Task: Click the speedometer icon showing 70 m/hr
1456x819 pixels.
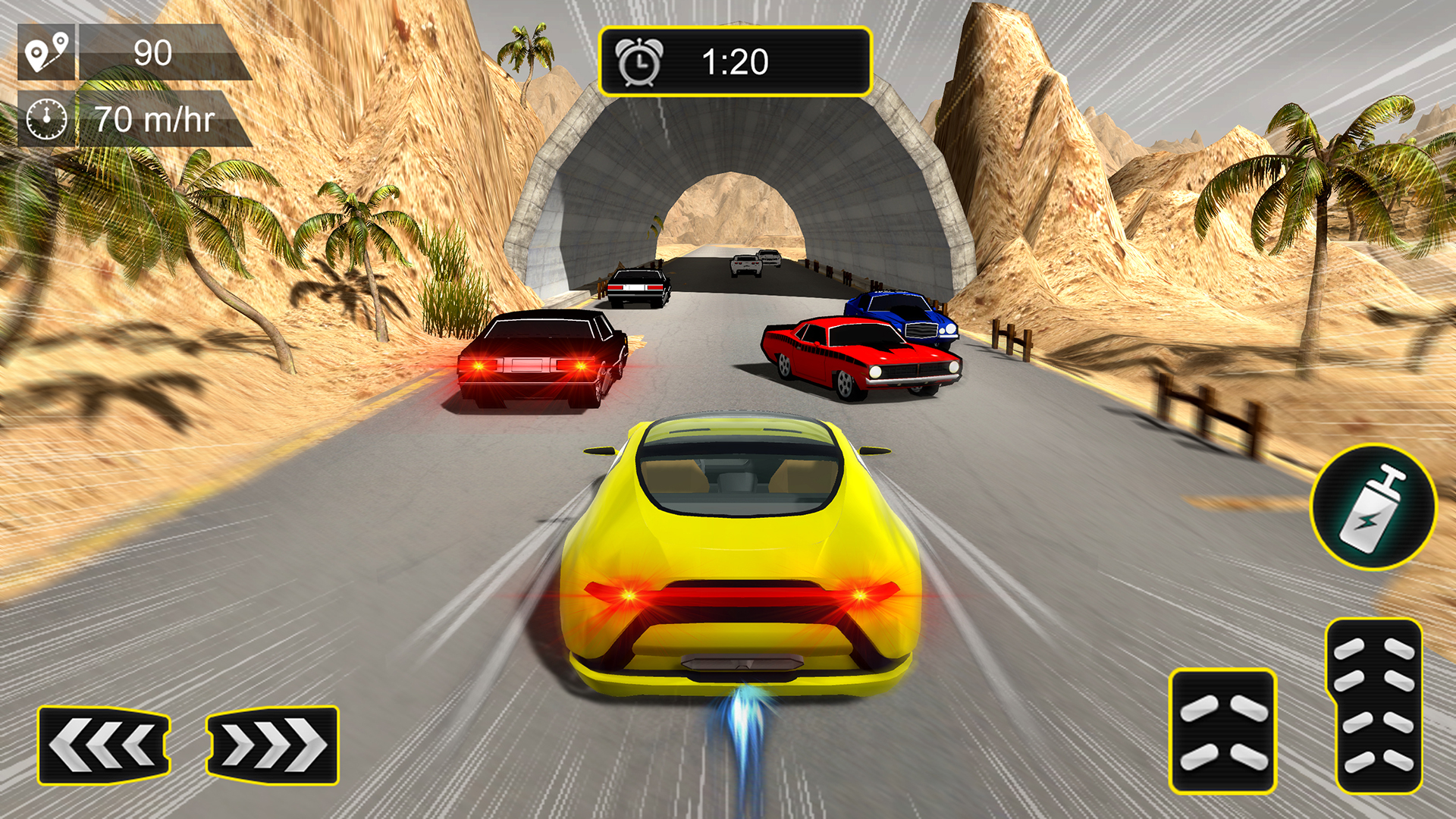Action: point(49,118)
